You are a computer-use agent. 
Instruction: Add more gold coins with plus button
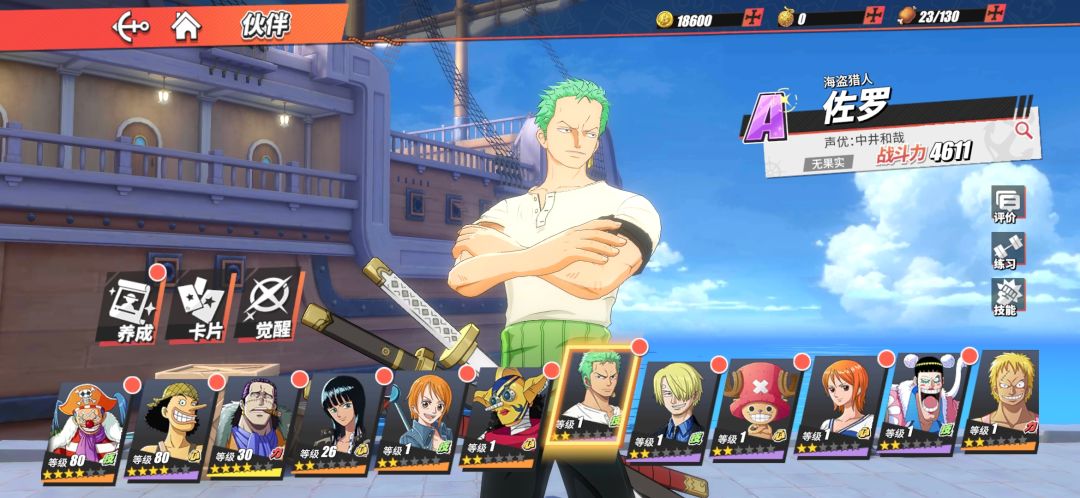pos(753,18)
